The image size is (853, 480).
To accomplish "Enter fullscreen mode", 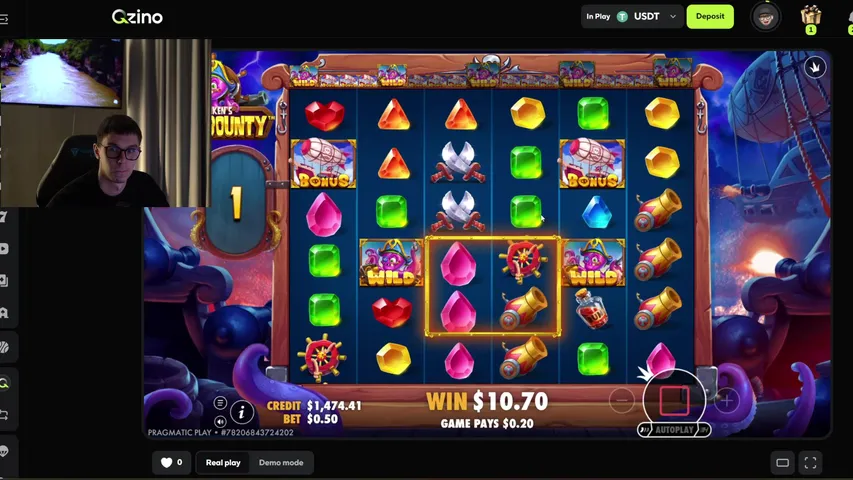I will pyautogui.click(x=811, y=462).
